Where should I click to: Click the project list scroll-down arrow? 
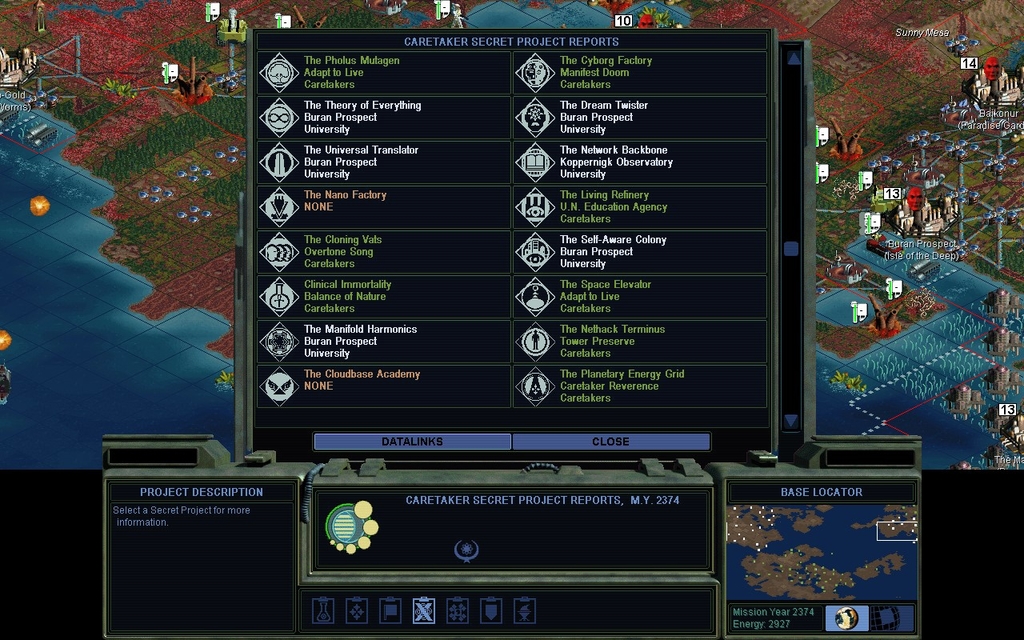pyautogui.click(x=791, y=421)
